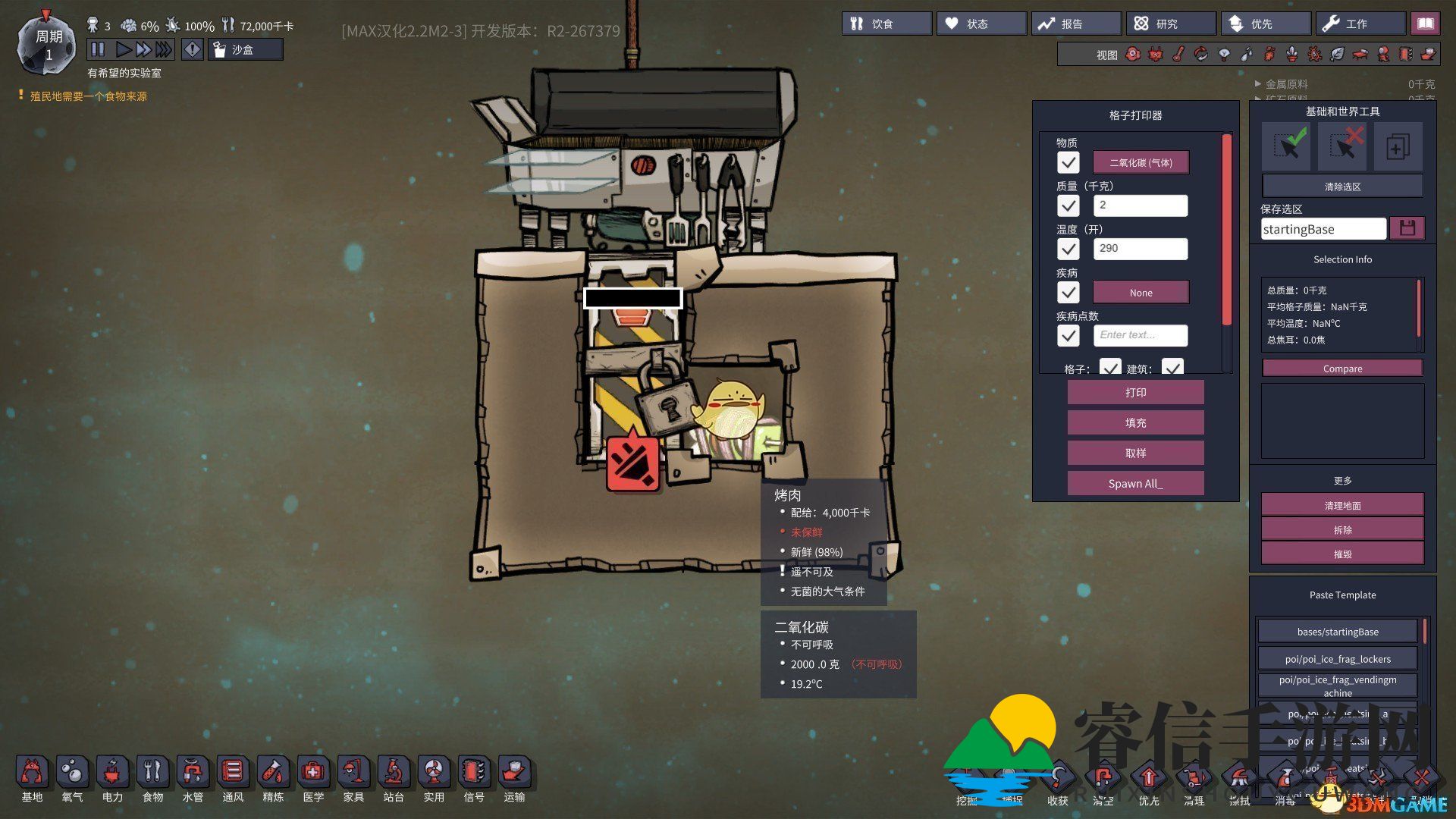This screenshot has width=1456, height=819.
Task: Click the 清除选区 (clear selection) button
Action: [x=1342, y=187]
